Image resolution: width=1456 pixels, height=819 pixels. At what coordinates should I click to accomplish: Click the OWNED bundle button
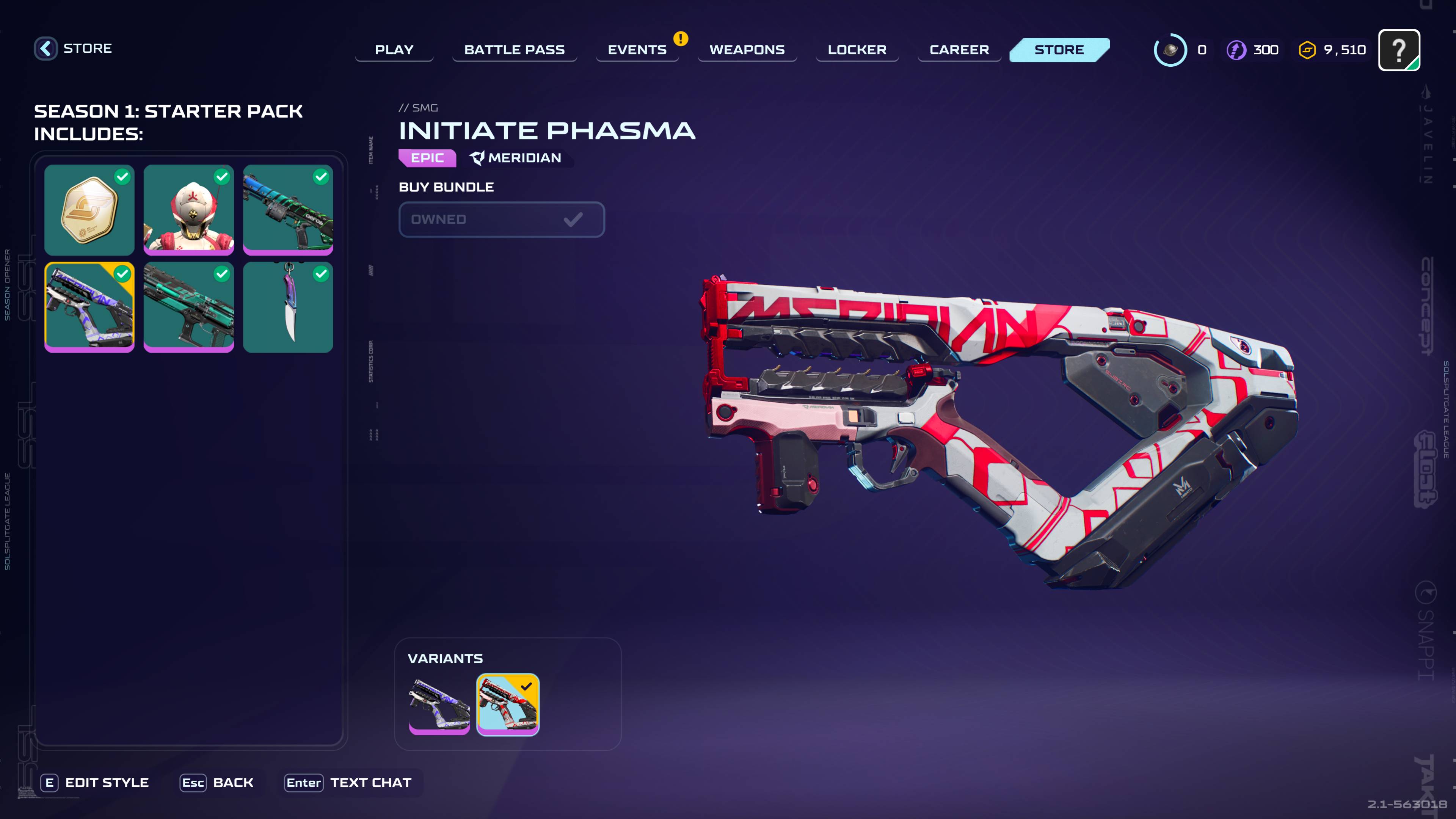pos(501,219)
